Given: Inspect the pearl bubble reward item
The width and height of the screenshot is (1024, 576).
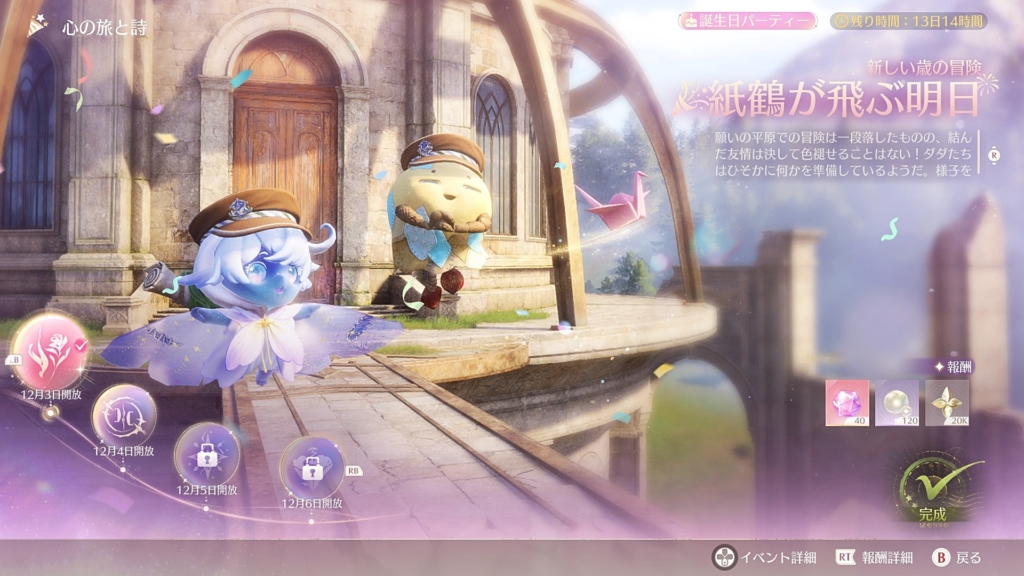Looking at the screenshot, I should coord(896,402).
